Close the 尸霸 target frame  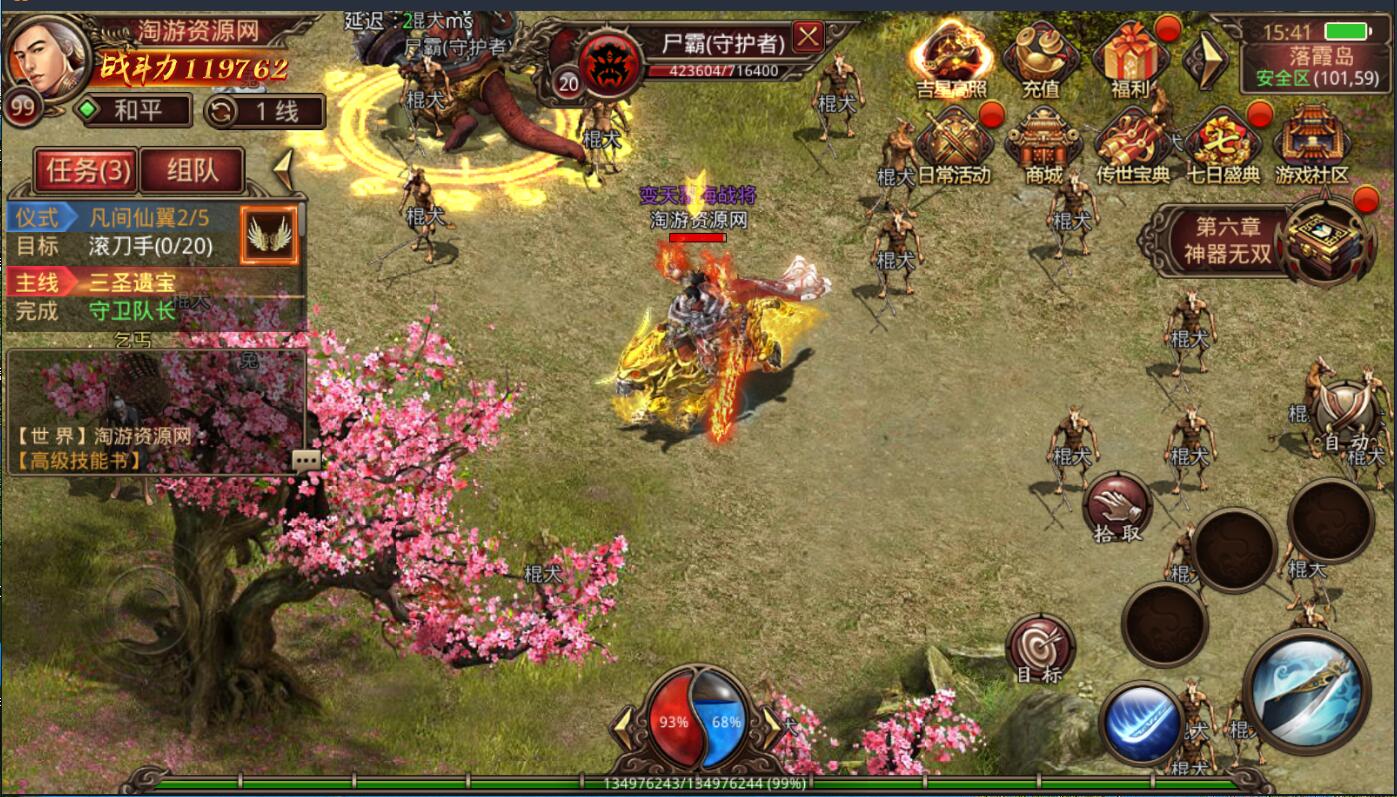pos(807,38)
